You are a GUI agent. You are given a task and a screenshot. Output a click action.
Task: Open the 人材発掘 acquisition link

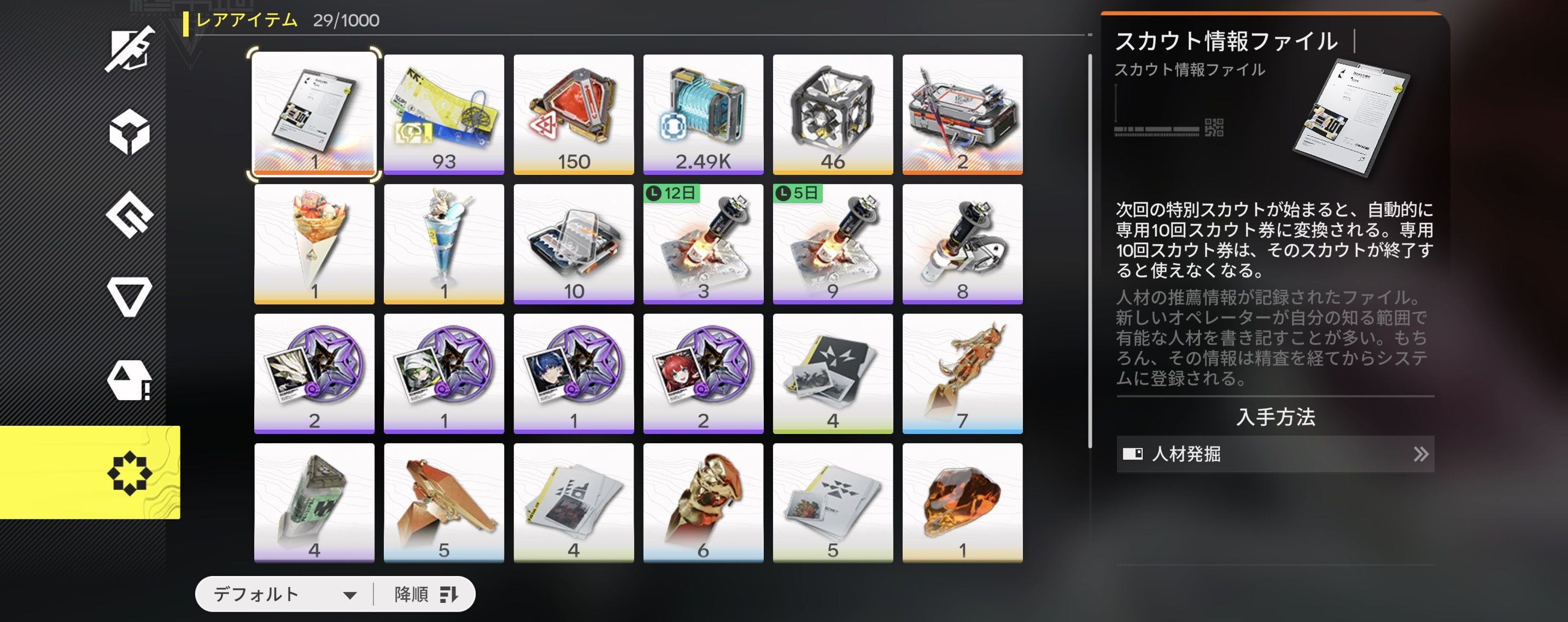coord(1275,454)
